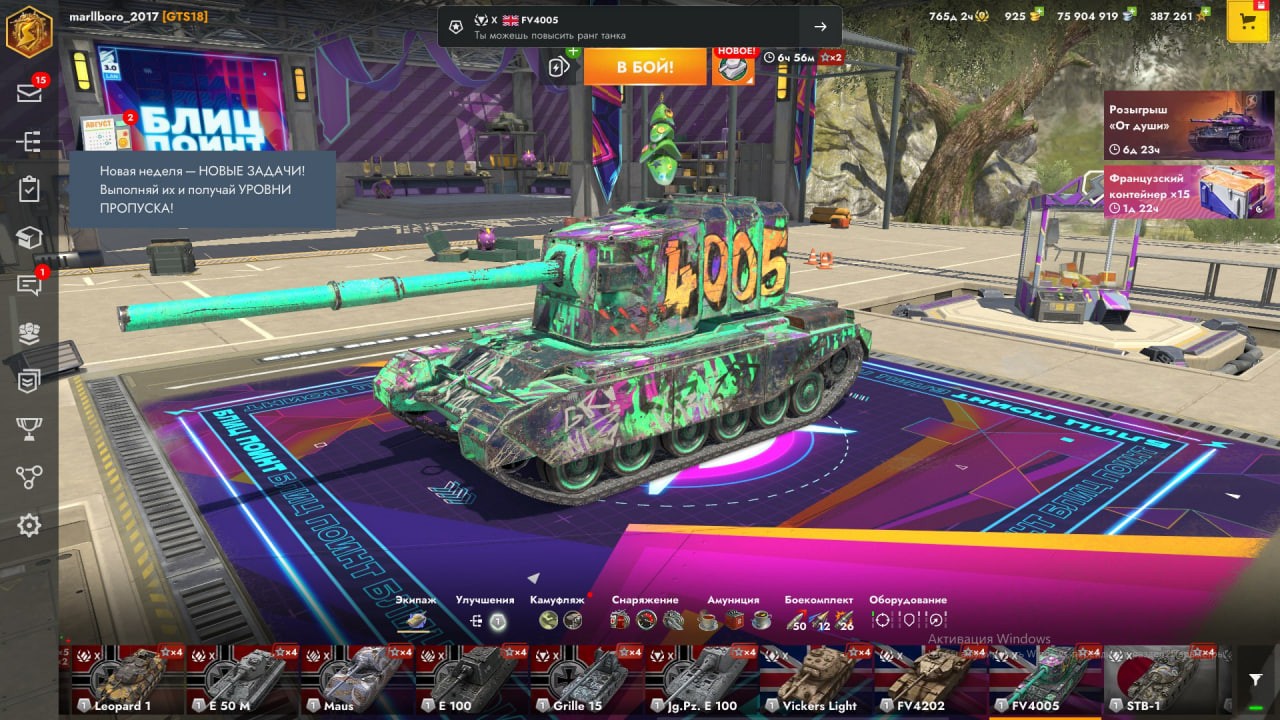Click the player profile emblem
The height and width of the screenshot is (720, 1280).
coord(29,31)
